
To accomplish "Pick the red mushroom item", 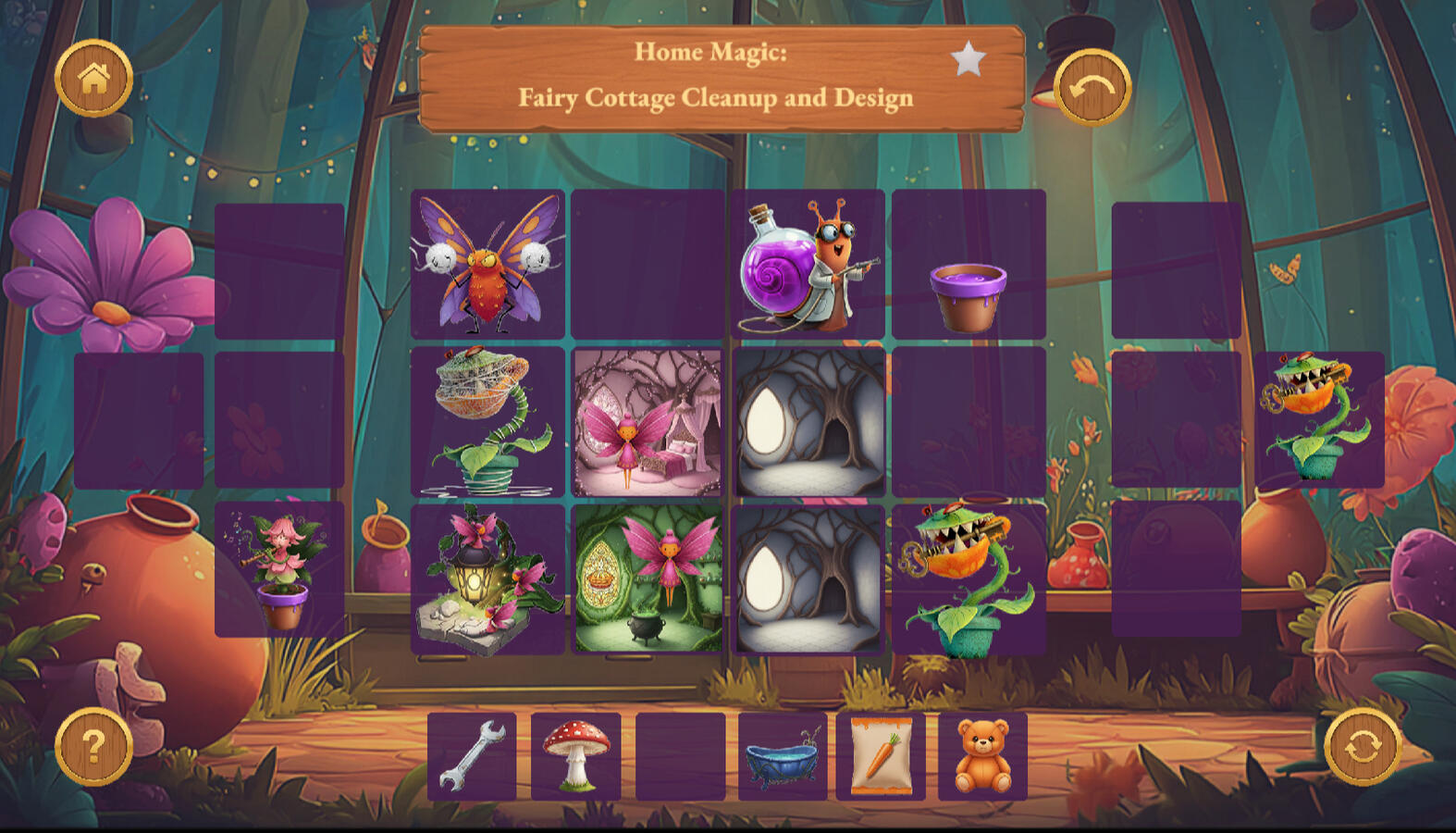I will pyautogui.click(x=575, y=756).
